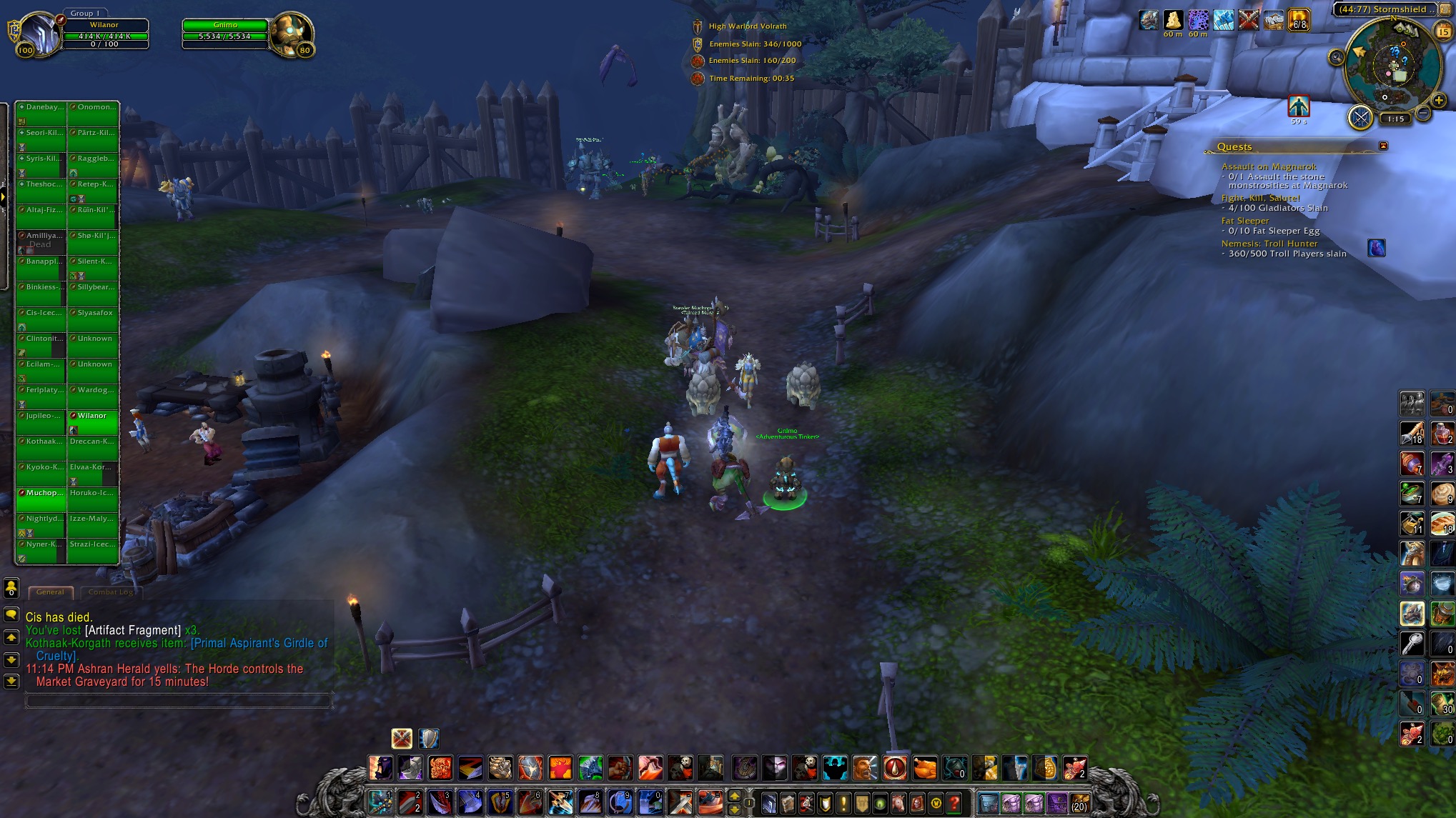Use the Troll Hunter quest item icon
This screenshot has width=1456, height=818.
tap(1376, 248)
